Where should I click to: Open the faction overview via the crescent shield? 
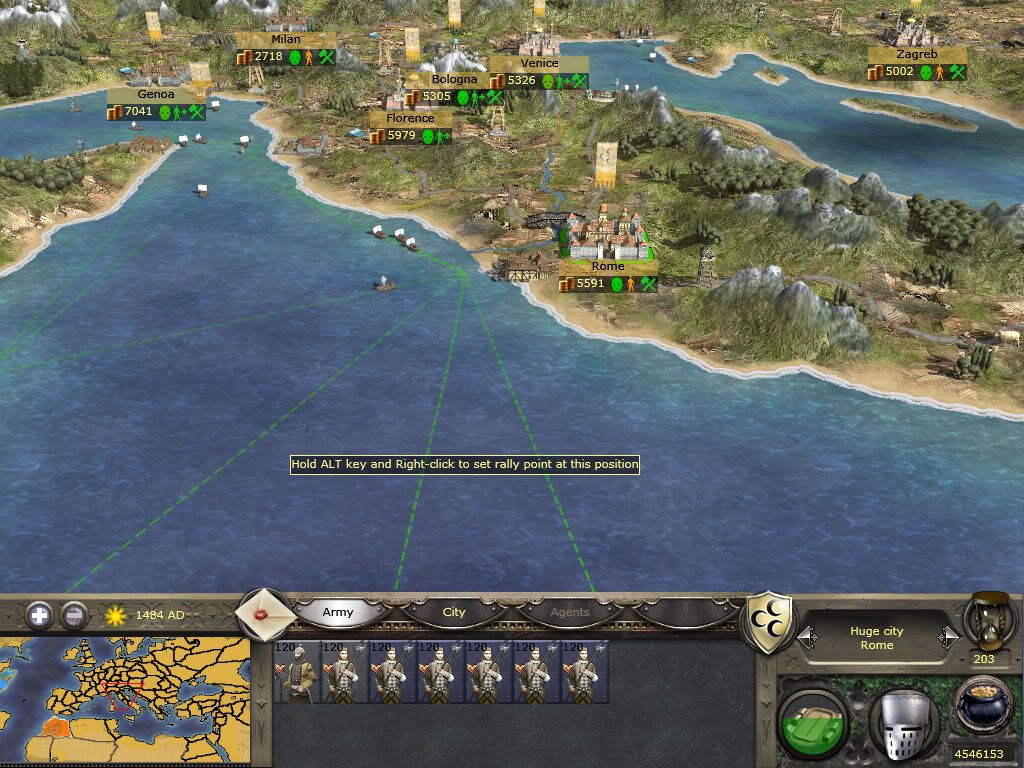[771, 622]
